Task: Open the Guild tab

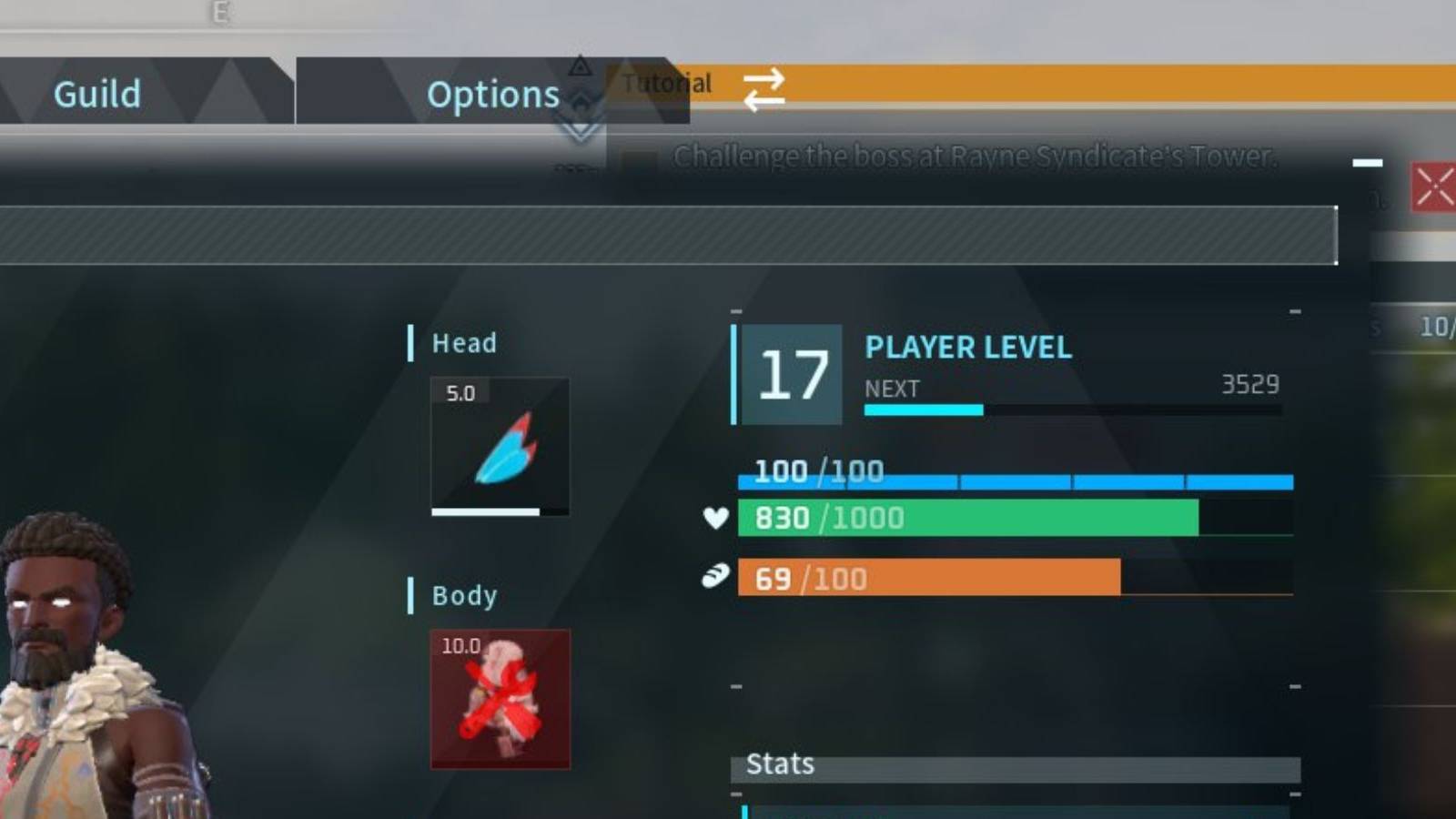Action: tap(96, 93)
